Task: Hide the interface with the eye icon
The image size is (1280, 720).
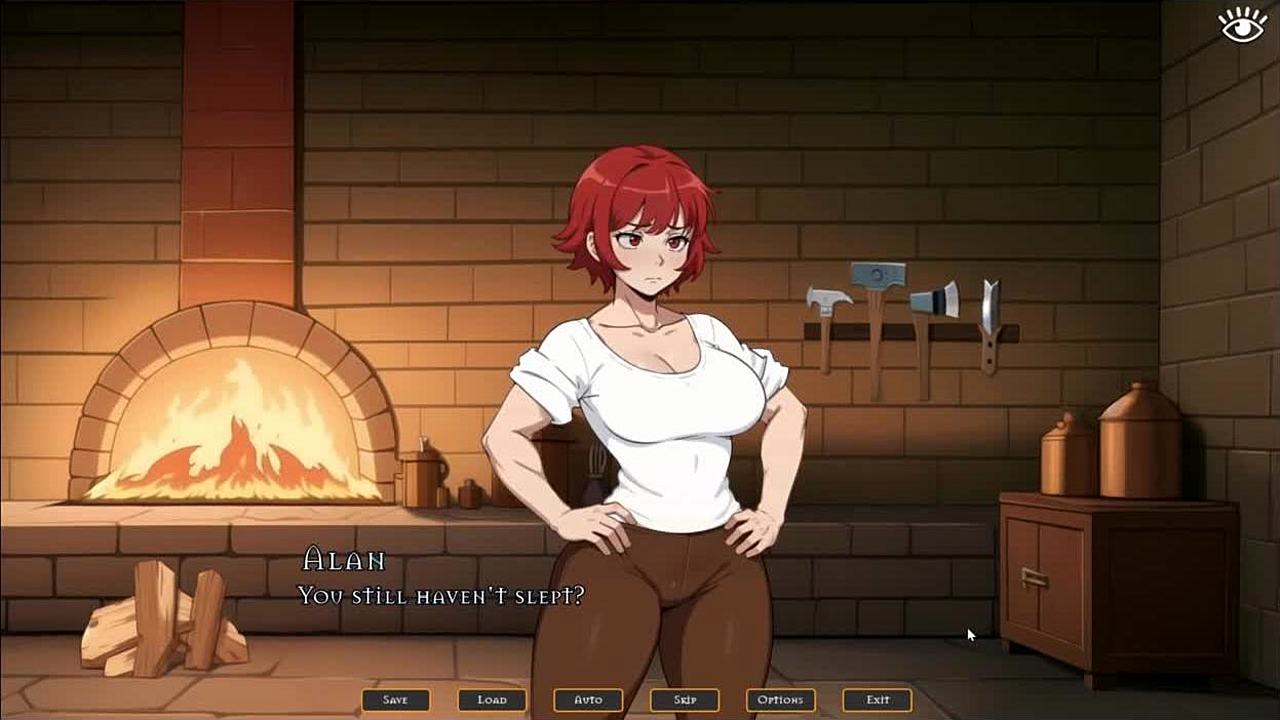Action: [1243, 25]
